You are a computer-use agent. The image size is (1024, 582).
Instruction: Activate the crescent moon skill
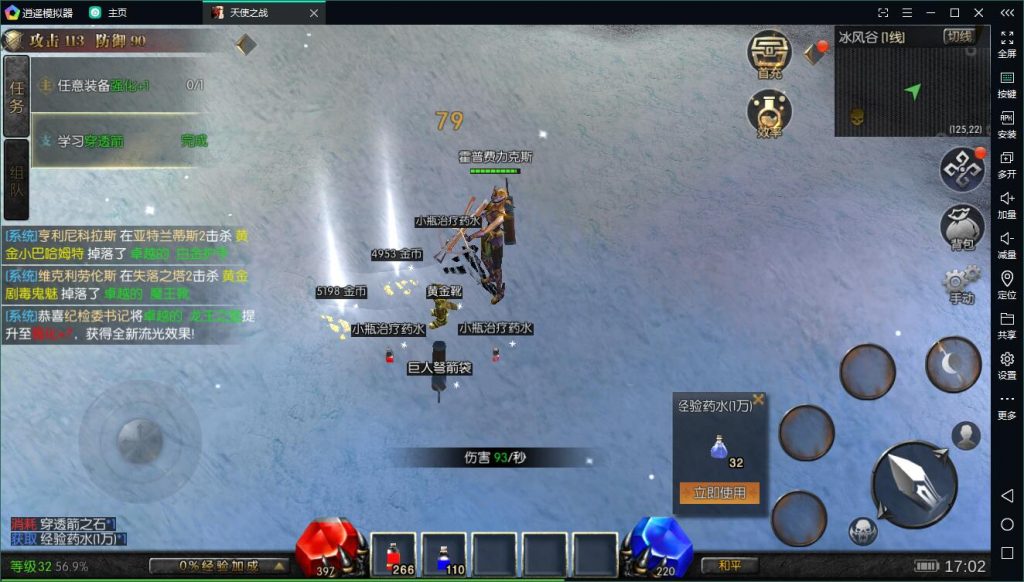(953, 365)
